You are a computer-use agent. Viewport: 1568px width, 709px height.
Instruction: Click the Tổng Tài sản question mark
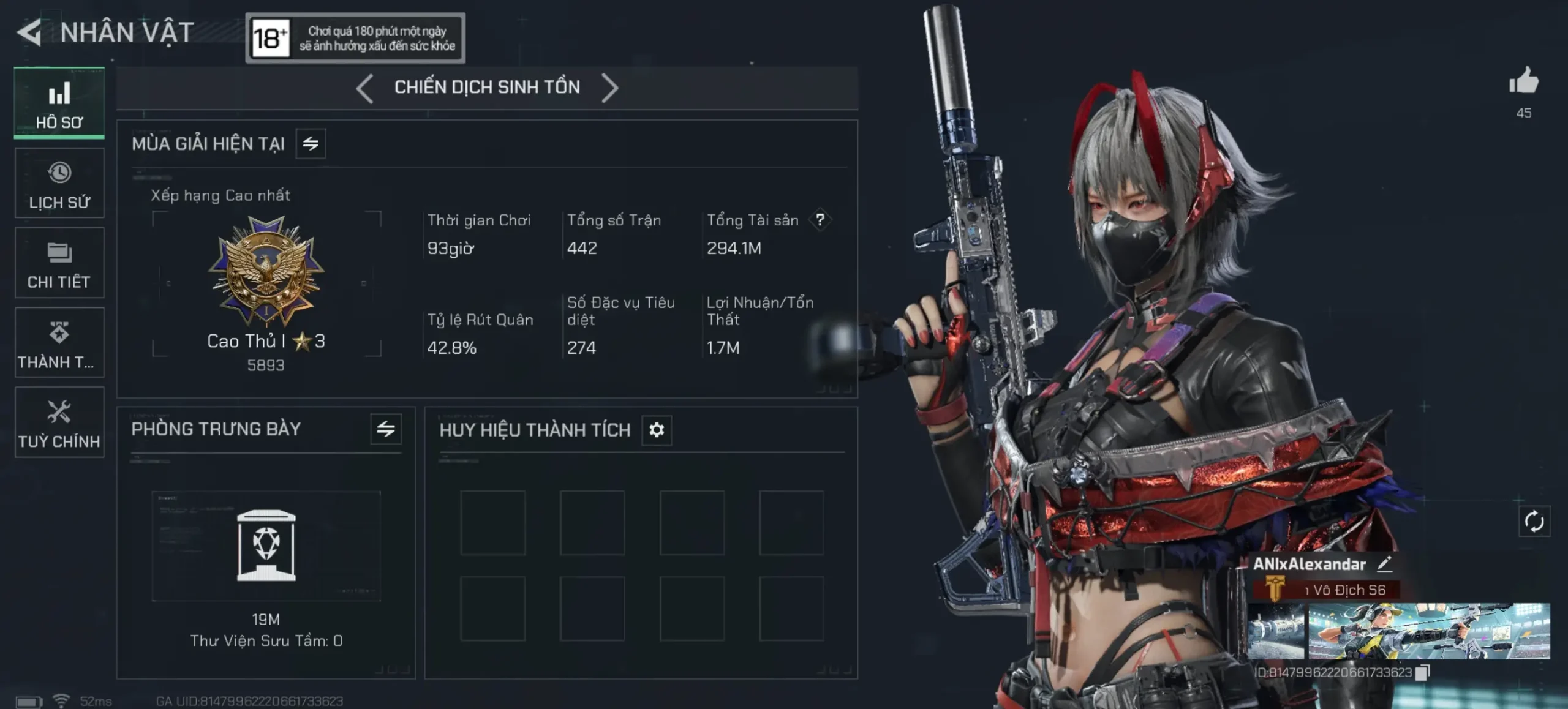click(x=820, y=220)
